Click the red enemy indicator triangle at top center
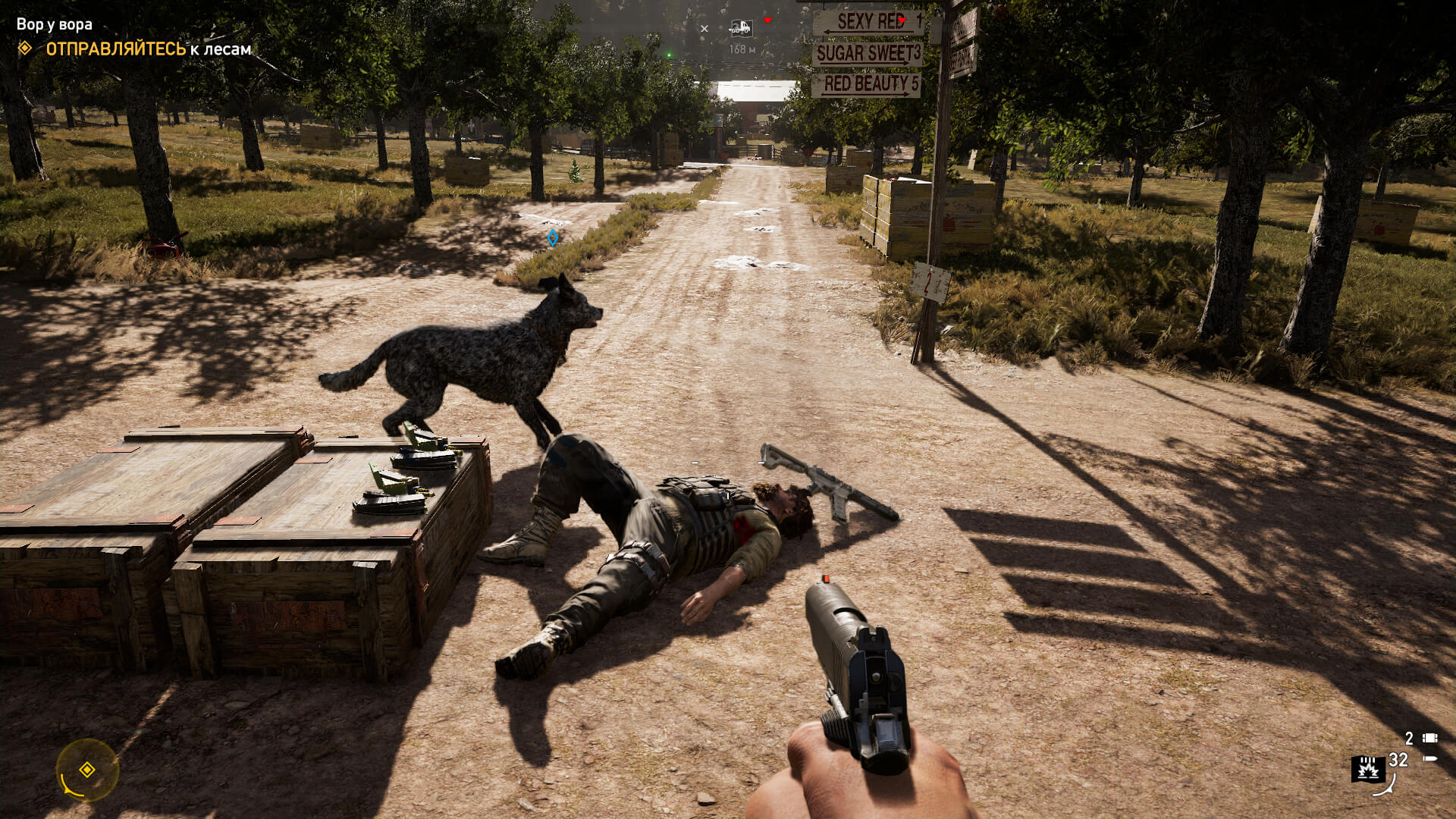Viewport: 1456px width, 819px height. coord(767,20)
